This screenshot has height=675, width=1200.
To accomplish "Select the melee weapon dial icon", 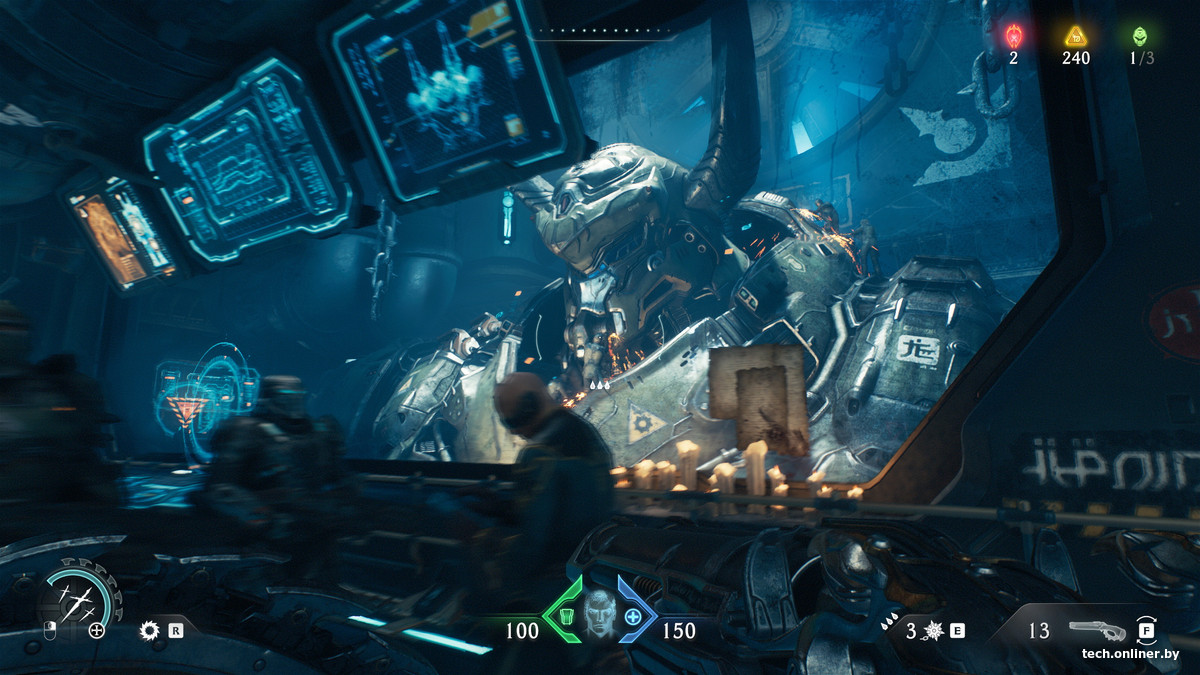I will [77, 603].
